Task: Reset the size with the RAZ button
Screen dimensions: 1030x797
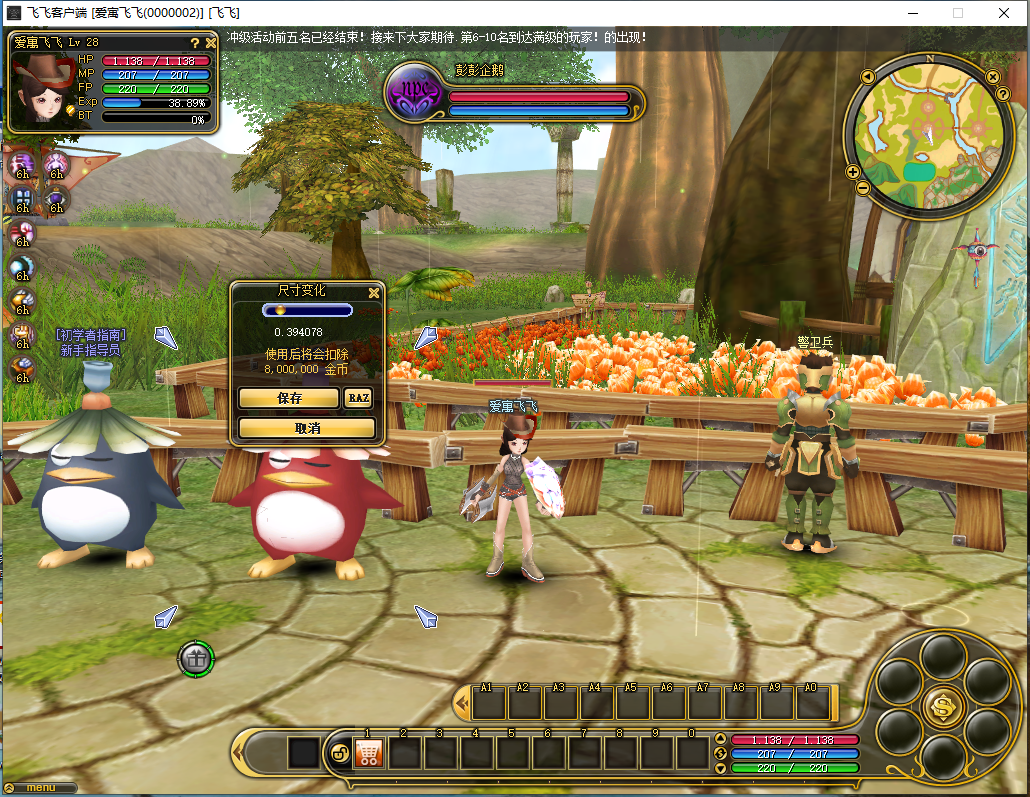Action: pyautogui.click(x=358, y=397)
